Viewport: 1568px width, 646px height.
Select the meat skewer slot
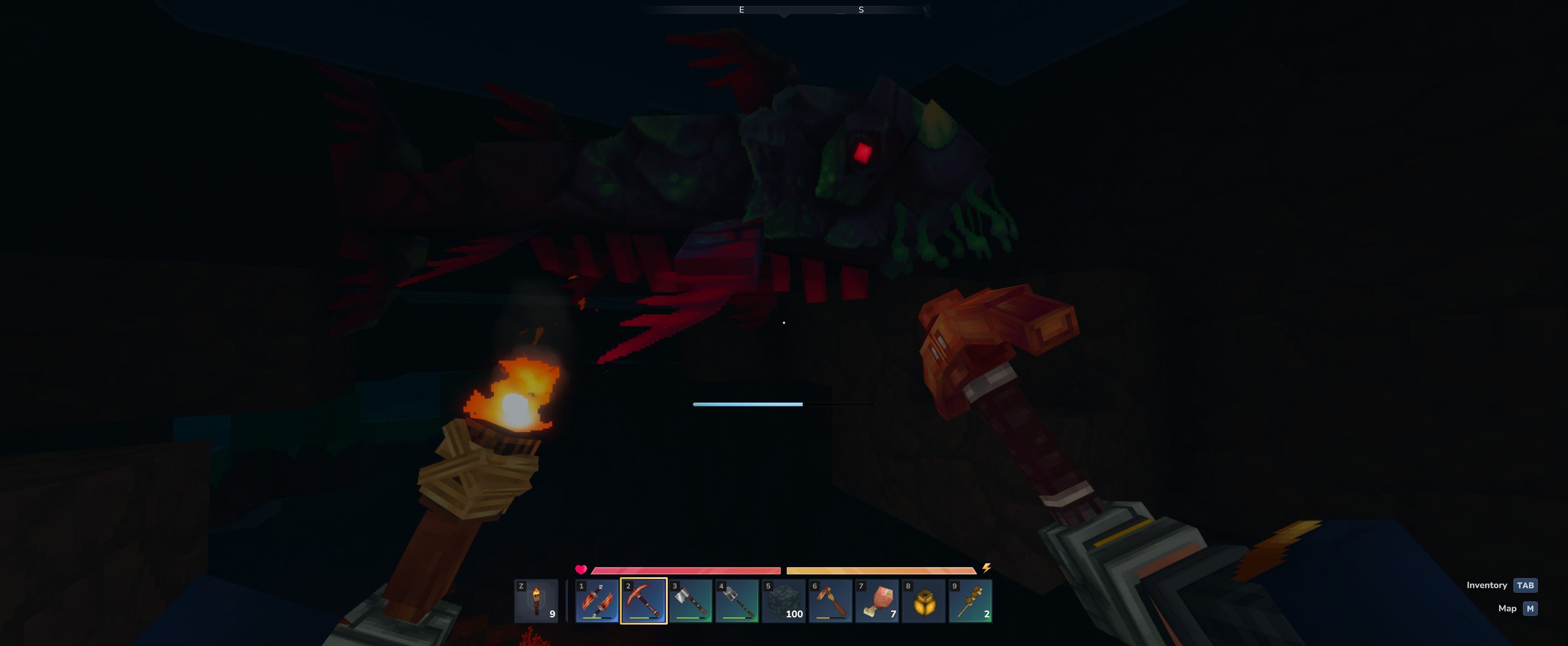(x=970, y=600)
